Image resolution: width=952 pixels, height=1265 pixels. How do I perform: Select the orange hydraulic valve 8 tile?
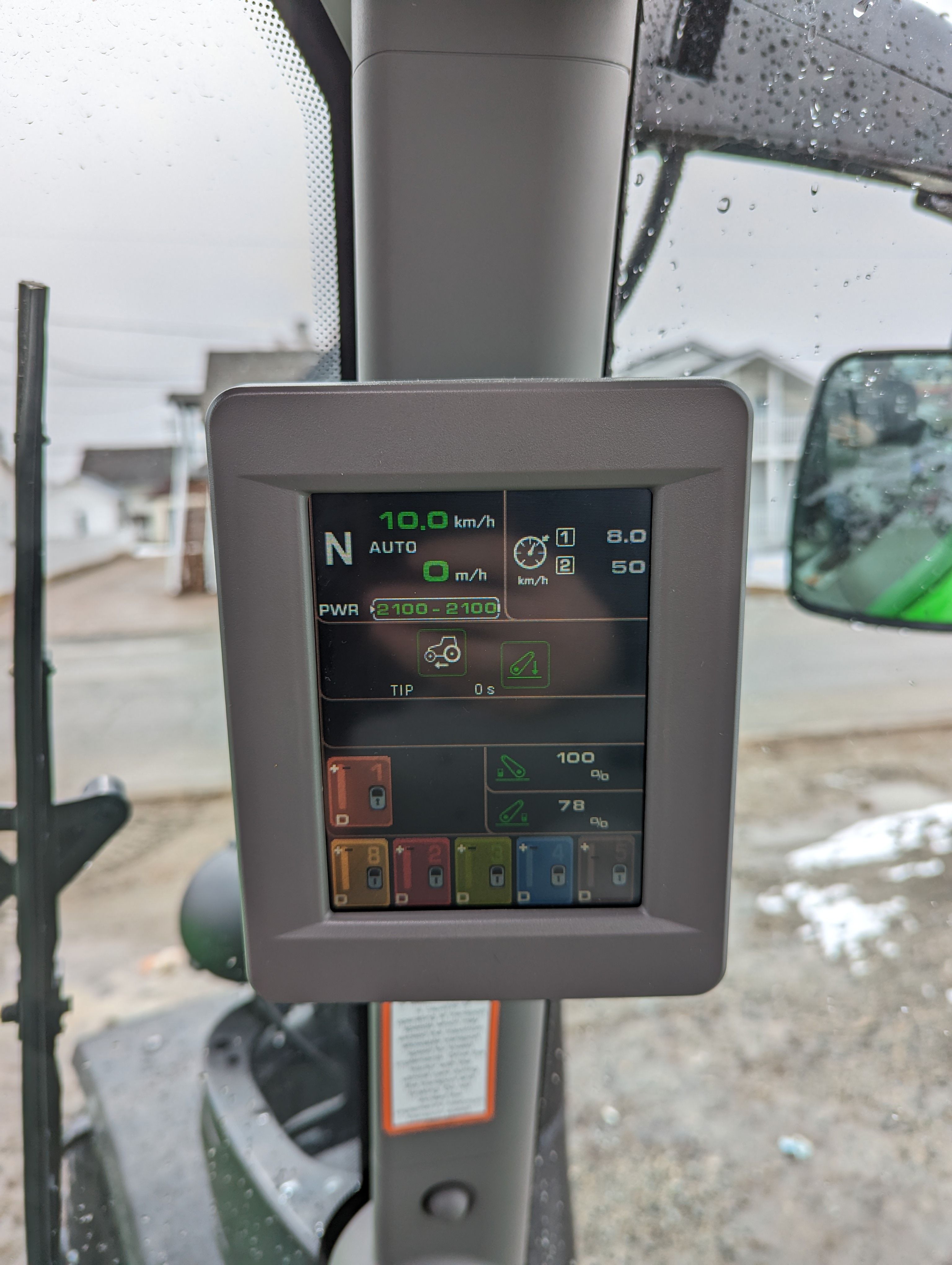359,872
